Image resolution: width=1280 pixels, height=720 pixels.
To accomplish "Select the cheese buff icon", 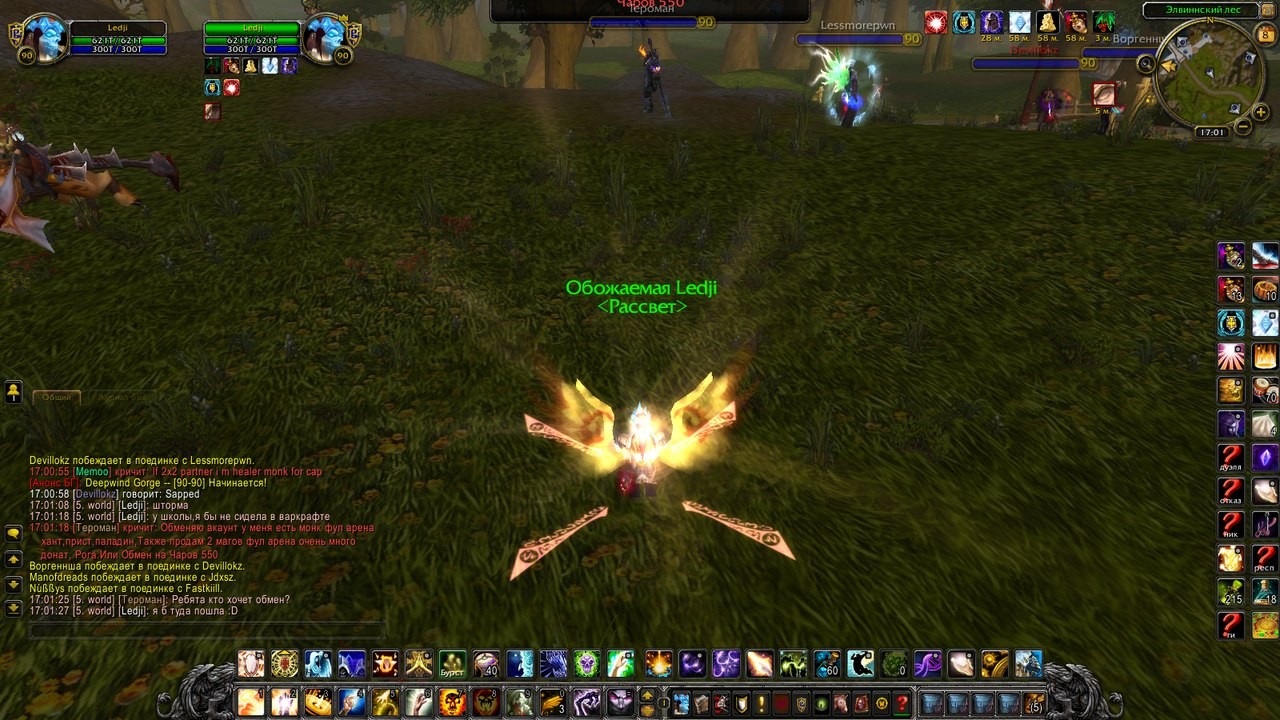I will (1047, 22).
